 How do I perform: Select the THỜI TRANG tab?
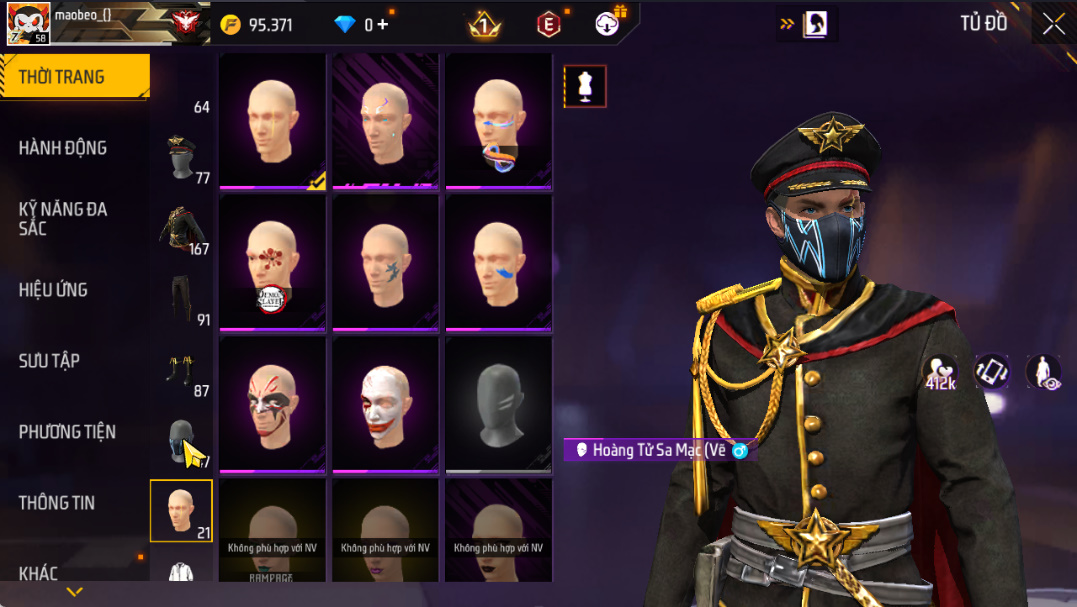(74, 77)
